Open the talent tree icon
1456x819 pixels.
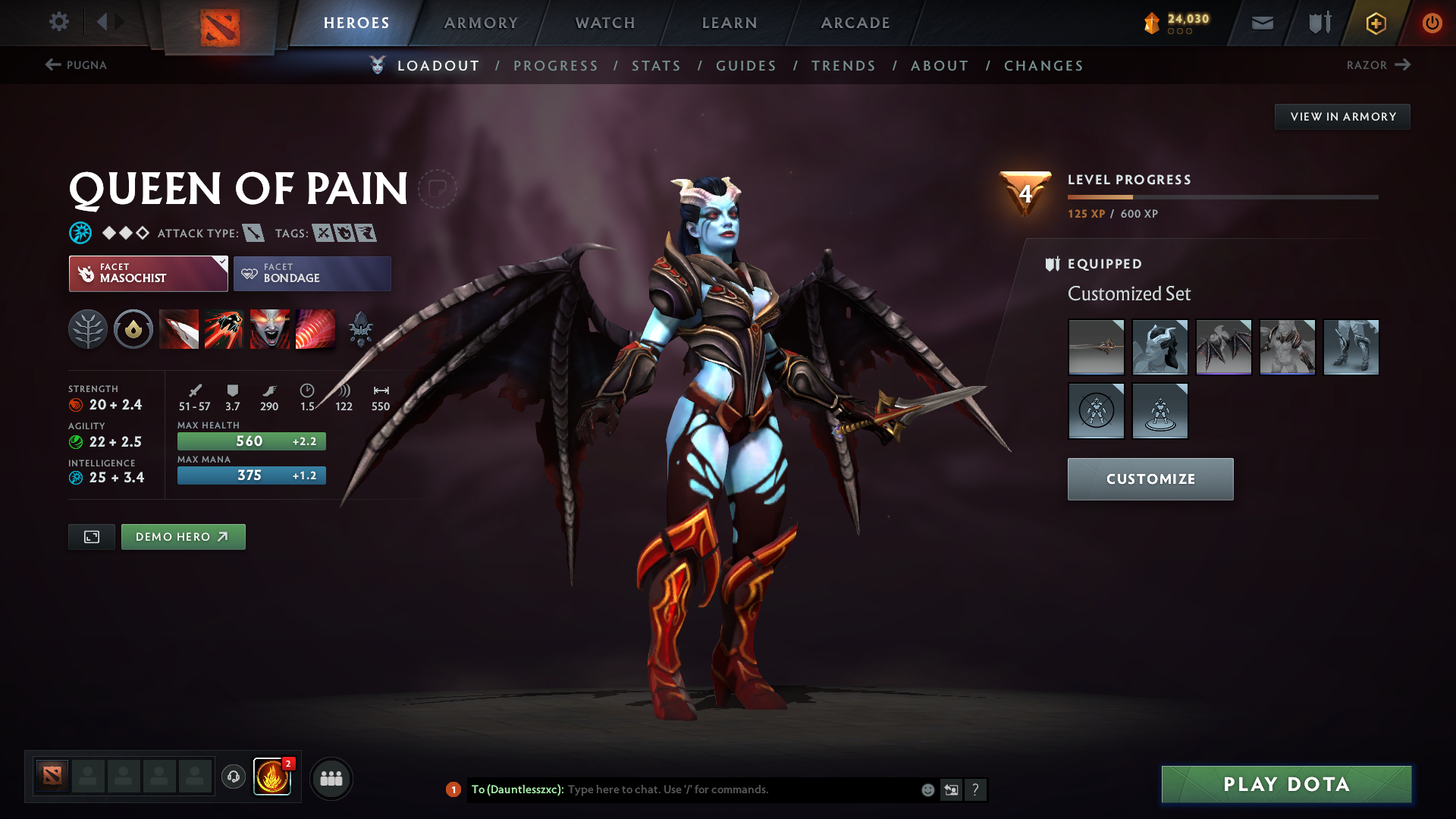pyautogui.click(x=88, y=330)
